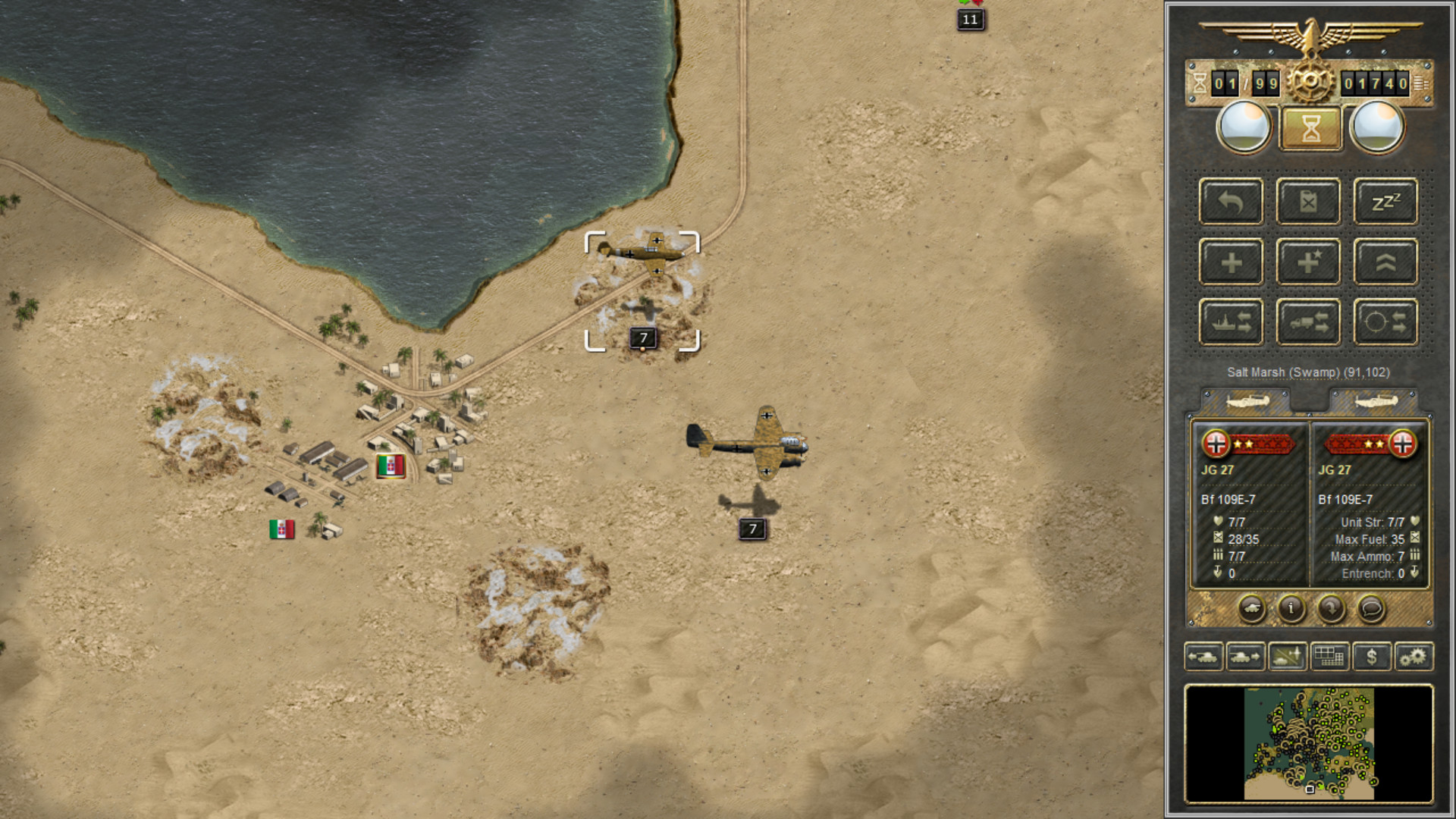
Task: Switch to the left aircraft unit tab
Action: pyautogui.click(x=1247, y=400)
